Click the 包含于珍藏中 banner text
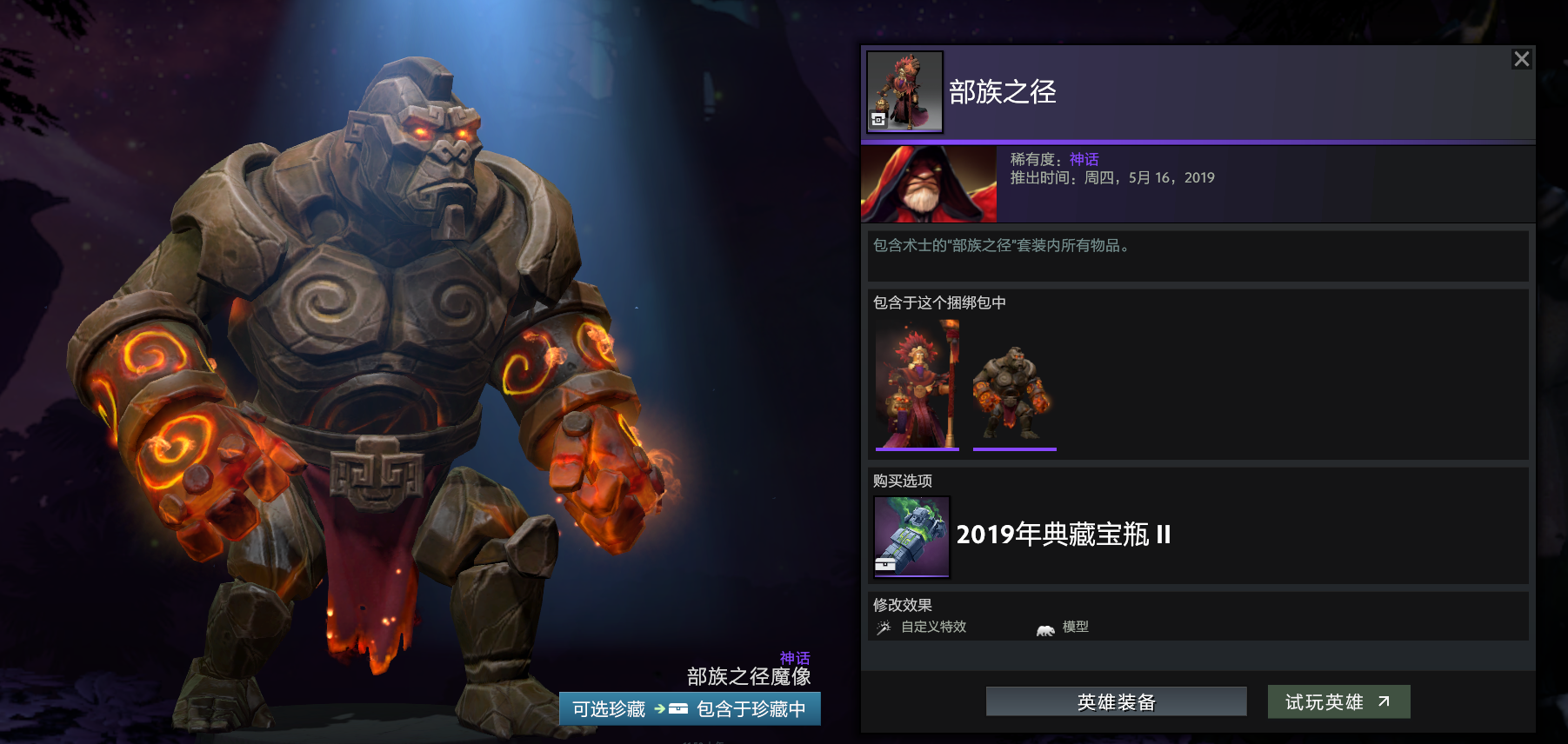Image resolution: width=1568 pixels, height=744 pixels. (x=750, y=708)
